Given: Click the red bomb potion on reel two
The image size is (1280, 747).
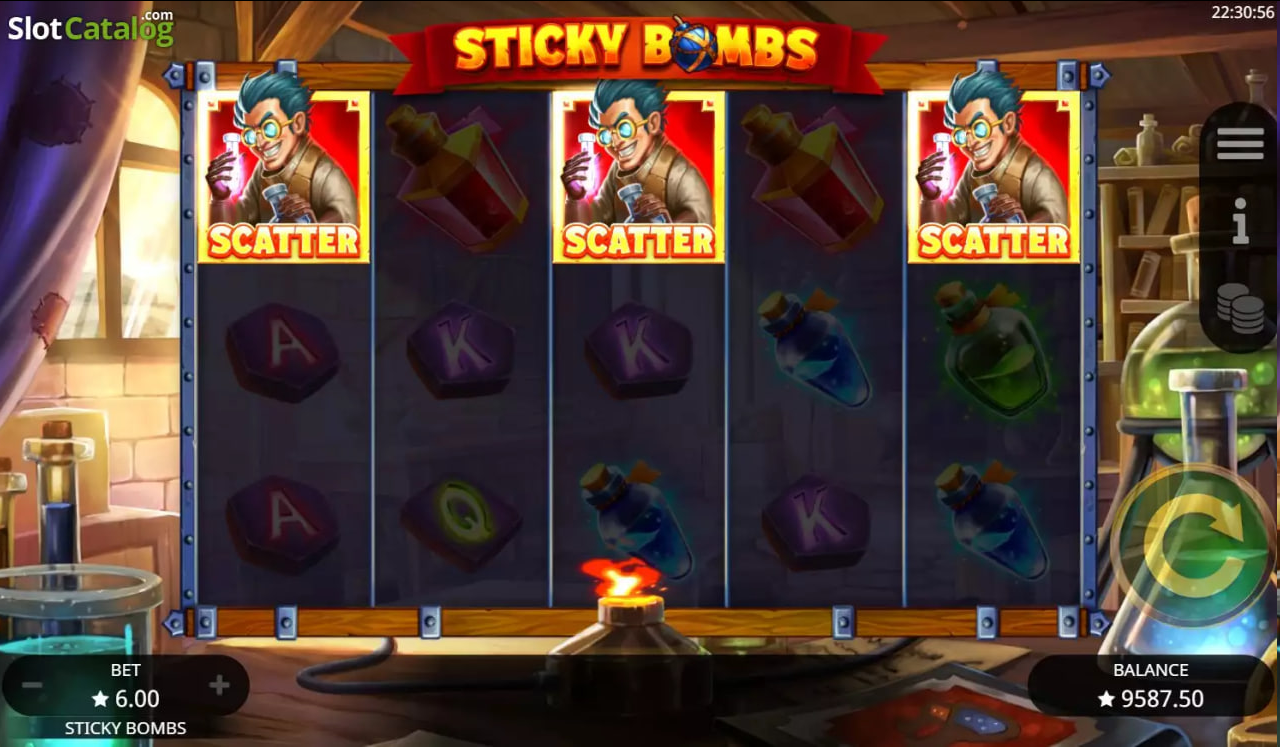Looking at the screenshot, I should [460, 178].
